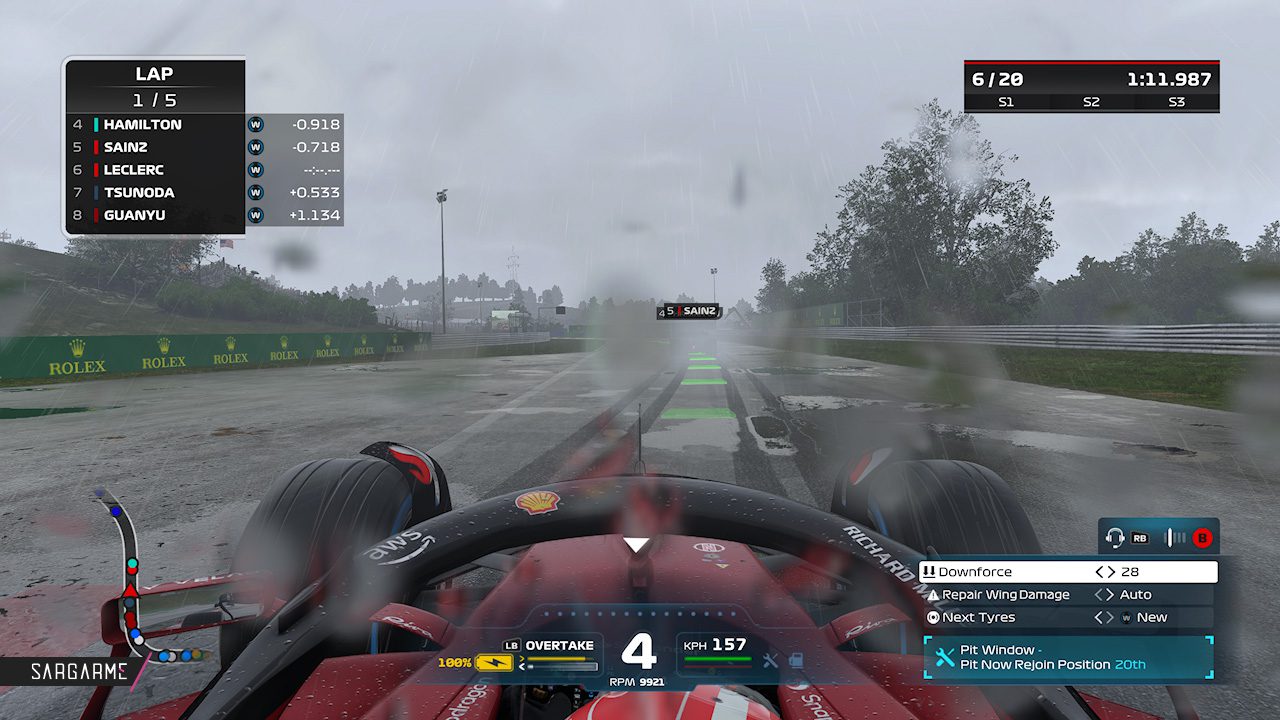This screenshot has height=720, width=1280.
Task: Open the Pit Window panel
Action: [x=1067, y=657]
